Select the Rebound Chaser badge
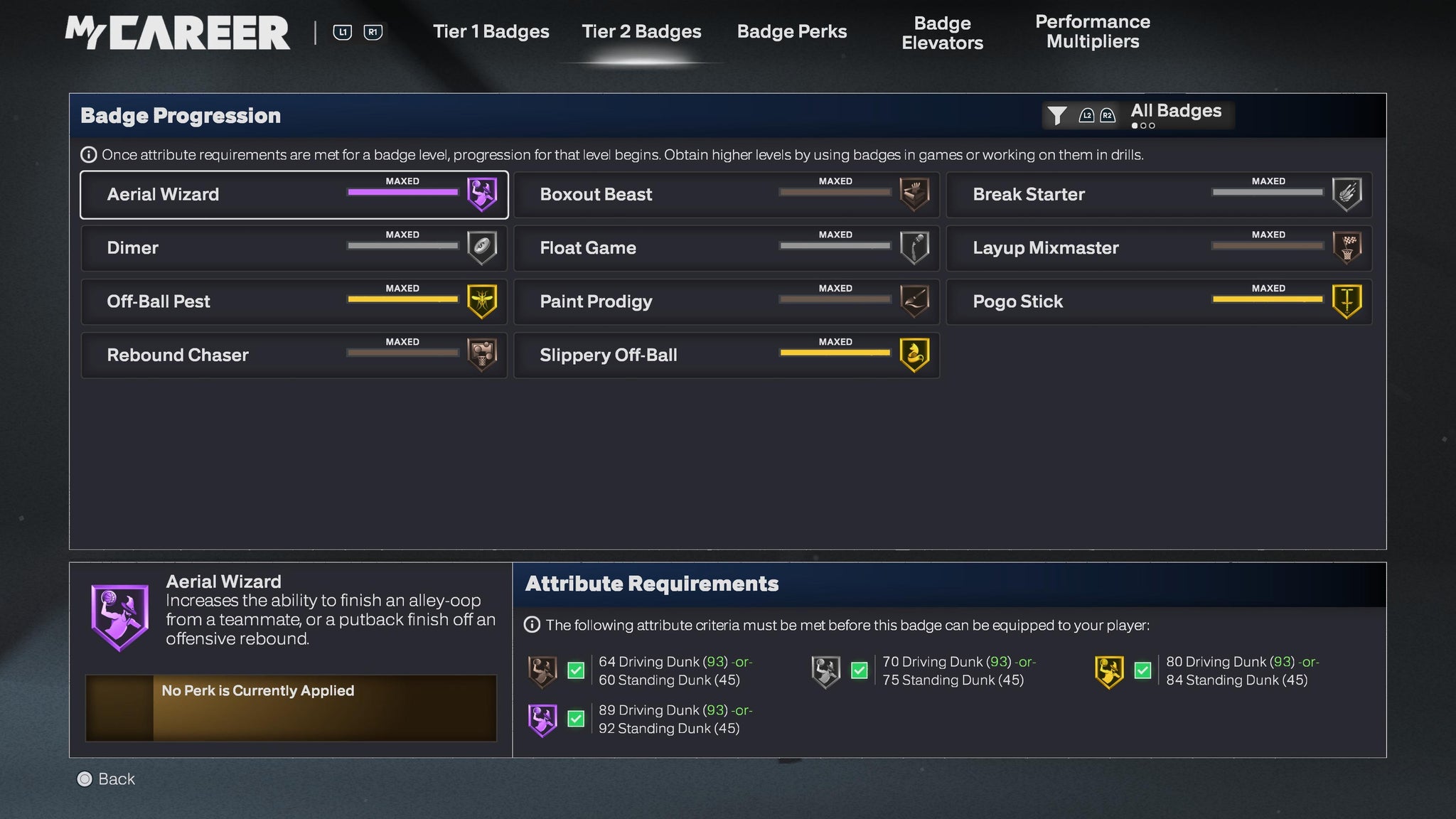This screenshot has height=819, width=1456. 294,355
